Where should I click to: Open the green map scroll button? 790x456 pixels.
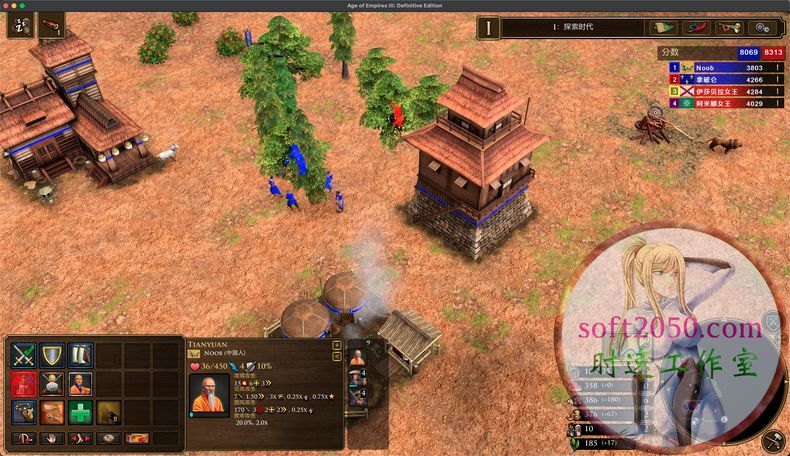click(664, 27)
